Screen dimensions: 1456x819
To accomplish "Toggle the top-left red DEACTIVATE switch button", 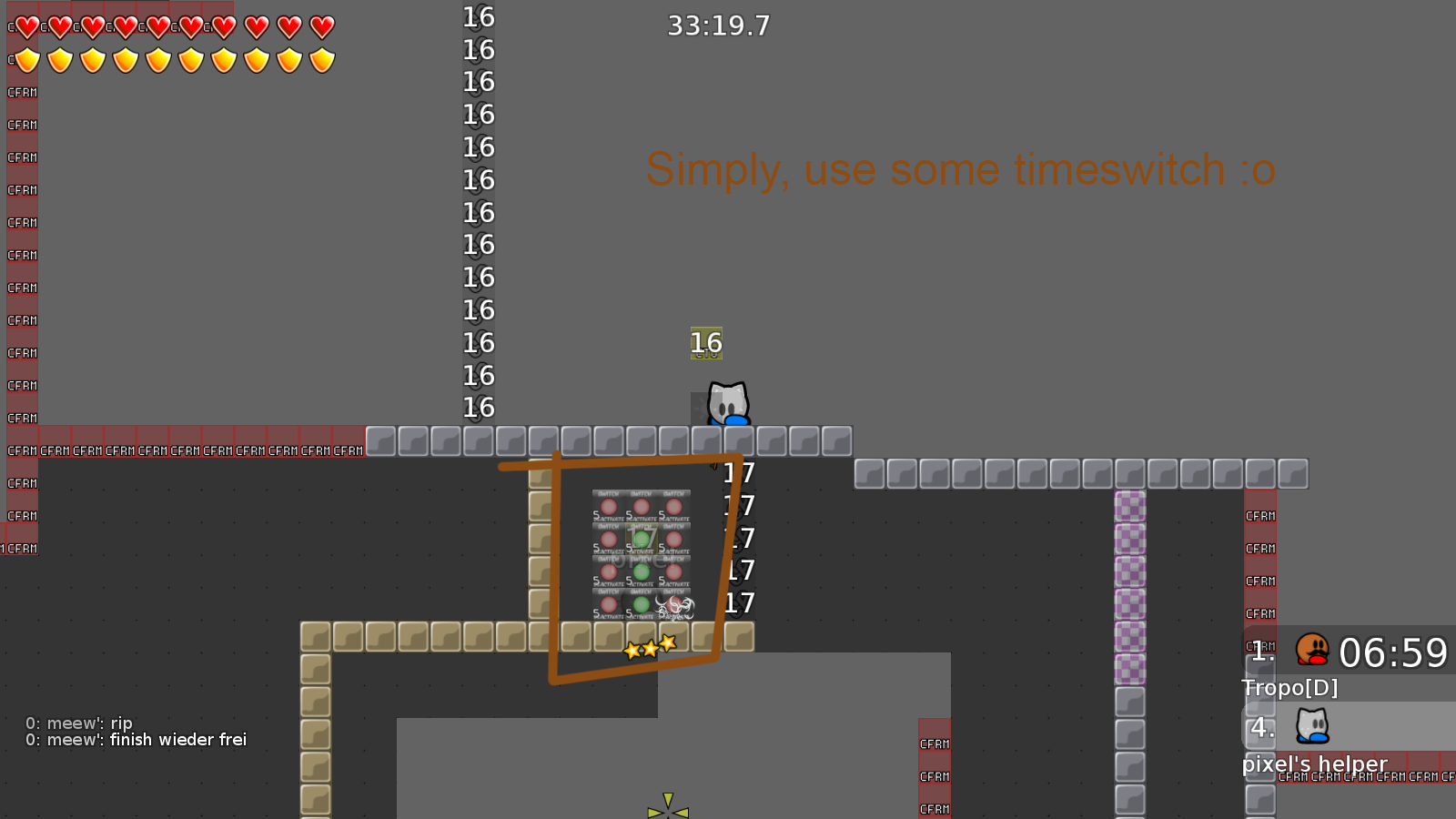I will coord(609,507).
